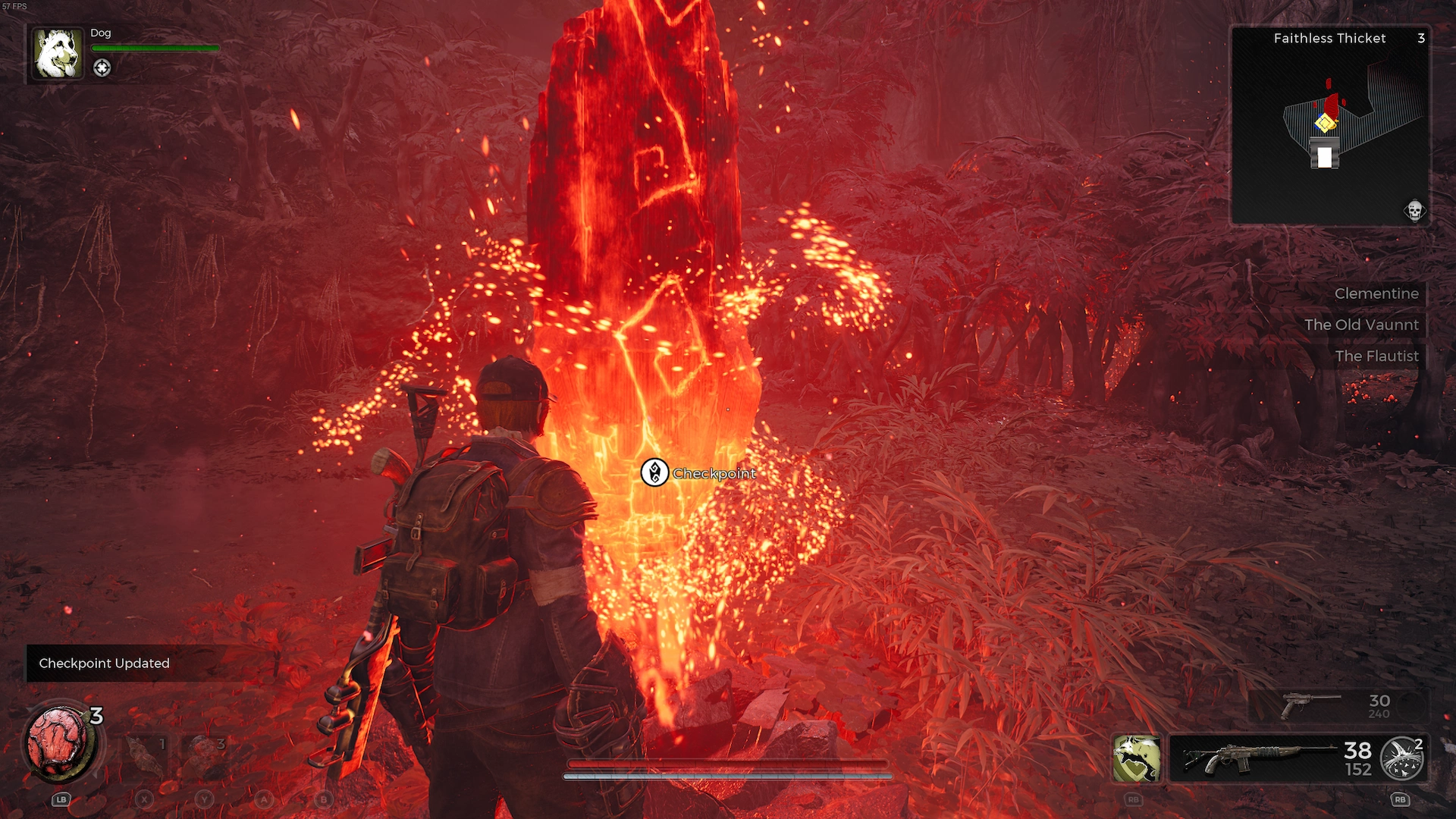Click the status icon under Dog's health bar
The width and height of the screenshot is (1456, 819).
point(102,67)
